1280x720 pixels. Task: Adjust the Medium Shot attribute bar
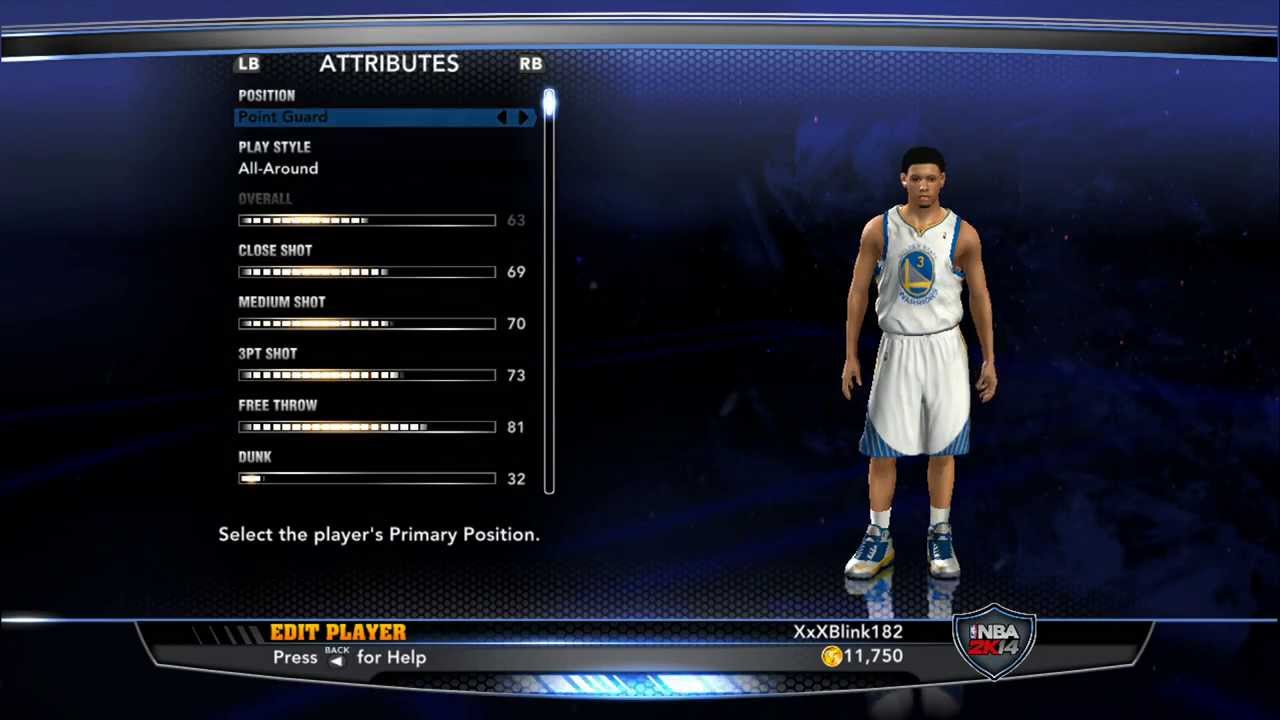point(367,324)
